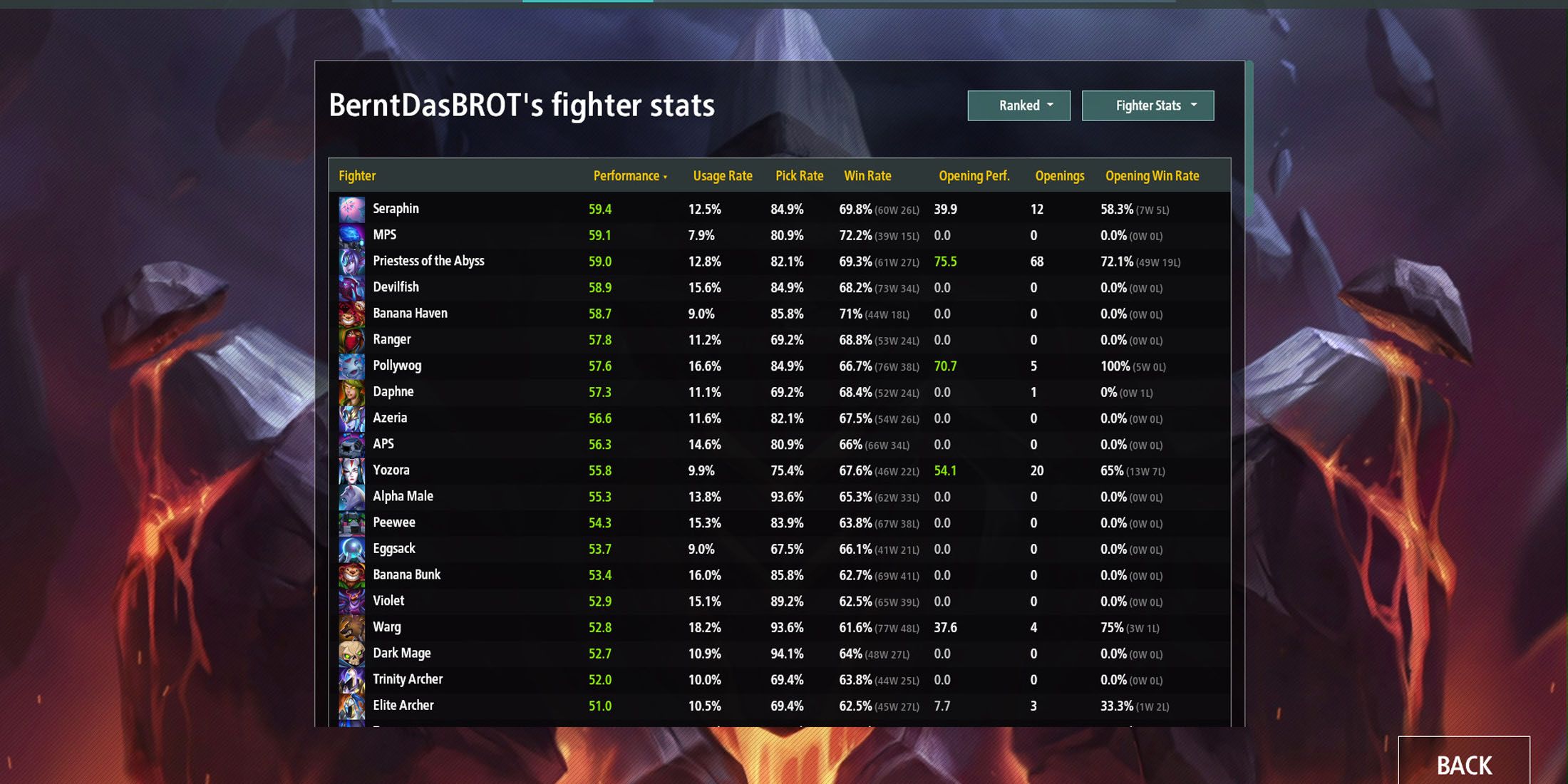The image size is (1568, 784).
Task: Open the Fighter Stats view dropdown
Action: click(1147, 105)
